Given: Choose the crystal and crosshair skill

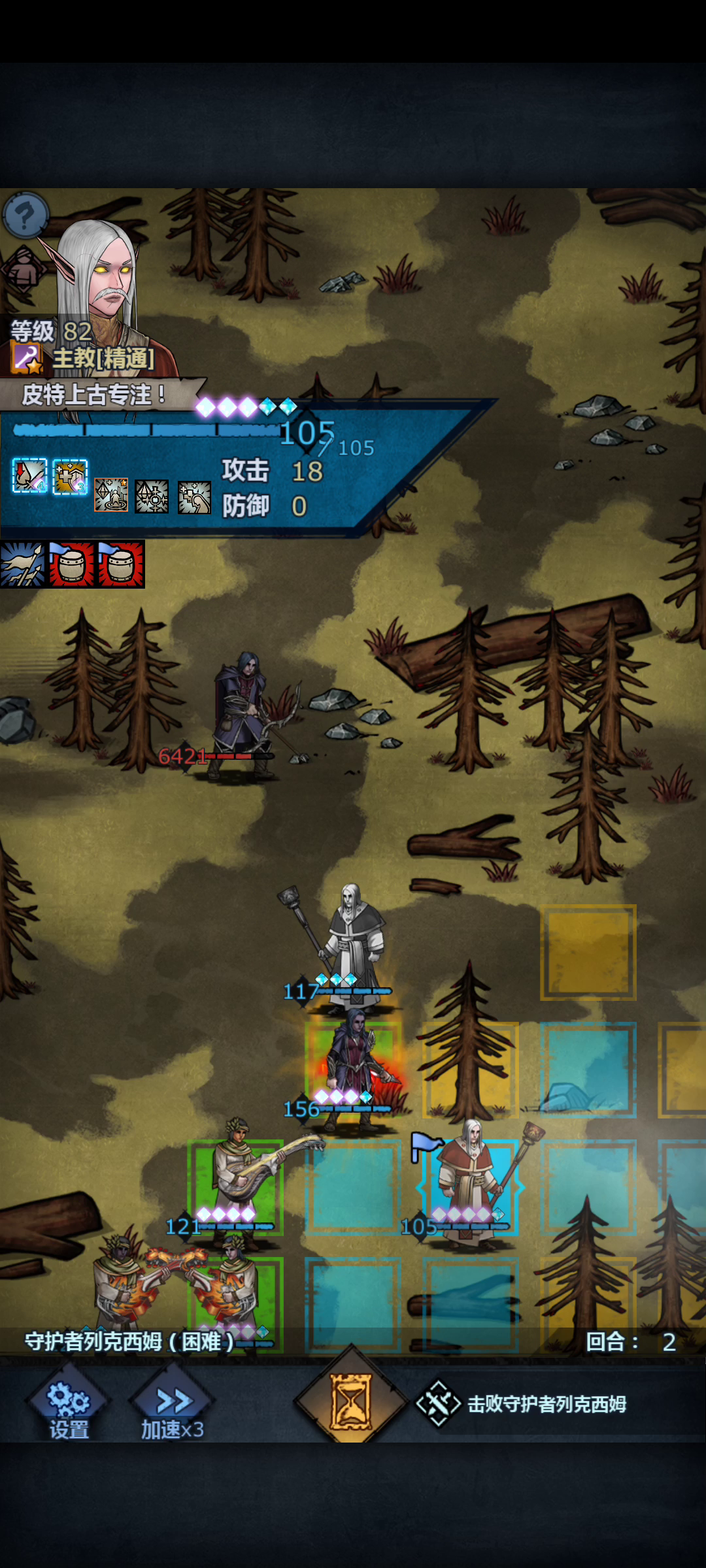Looking at the screenshot, I should (152, 497).
